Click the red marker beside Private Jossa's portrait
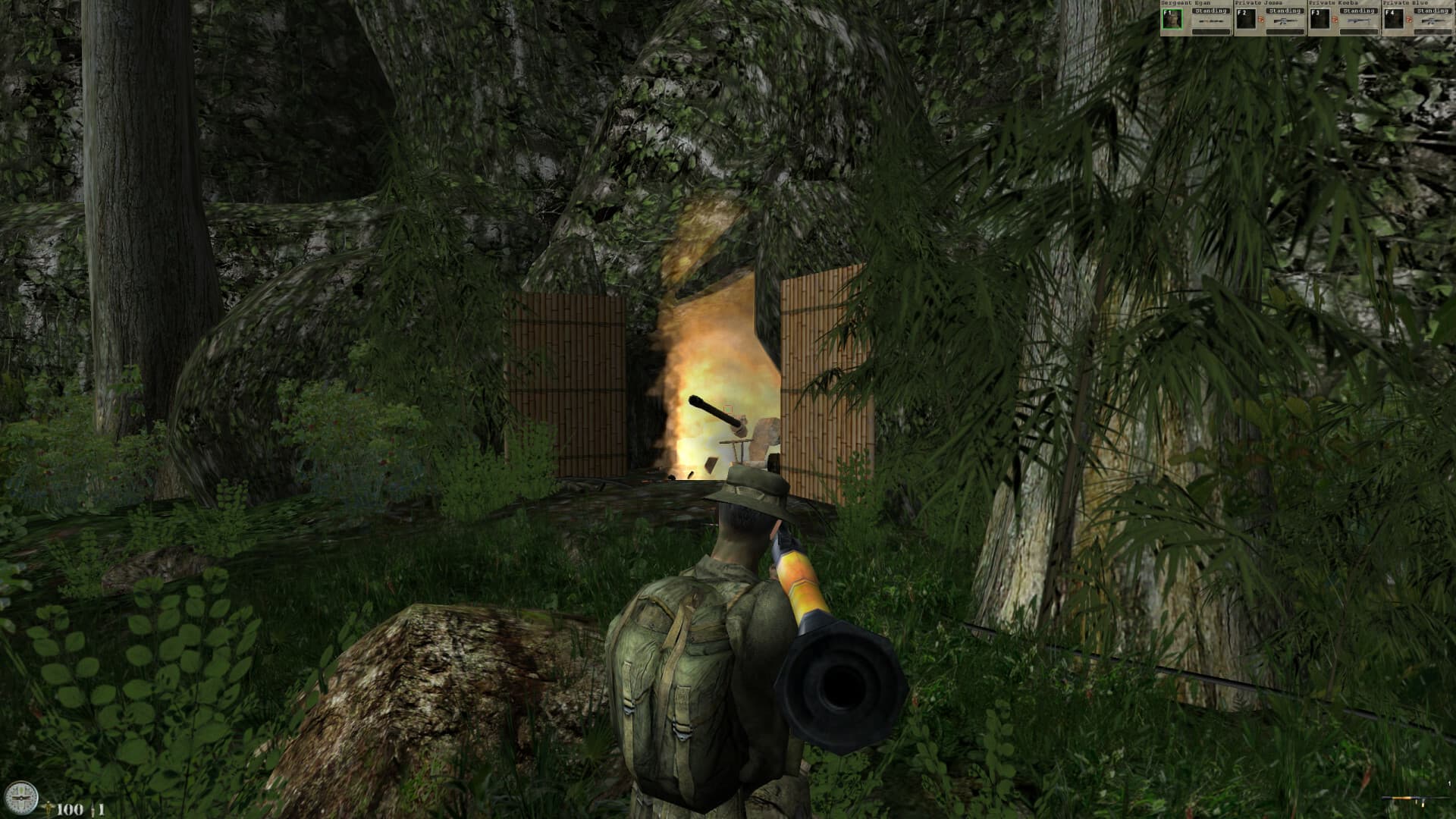1456x819 pixels. (1262, 20)
